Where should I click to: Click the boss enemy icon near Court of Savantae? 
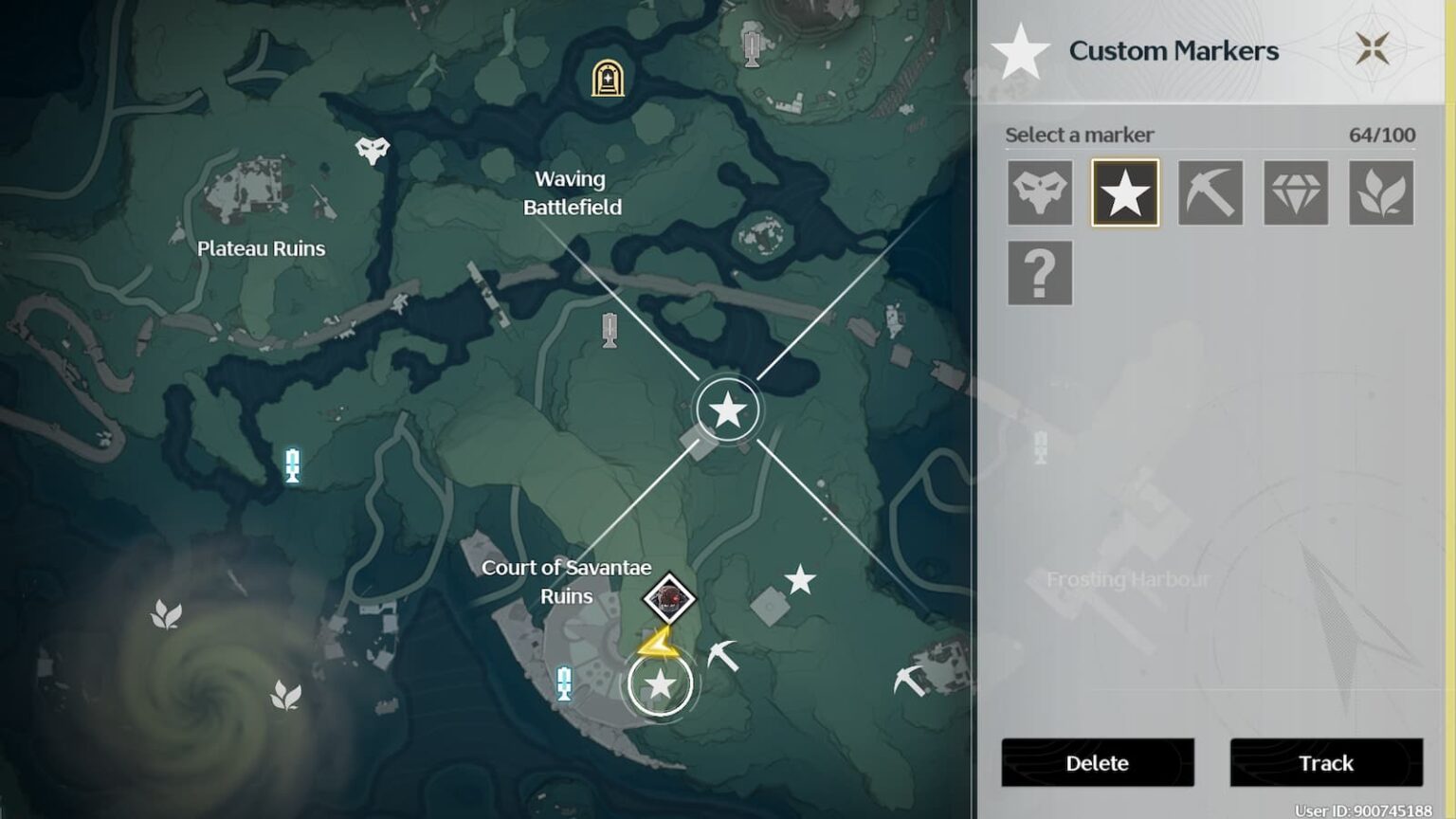point(671,599)
